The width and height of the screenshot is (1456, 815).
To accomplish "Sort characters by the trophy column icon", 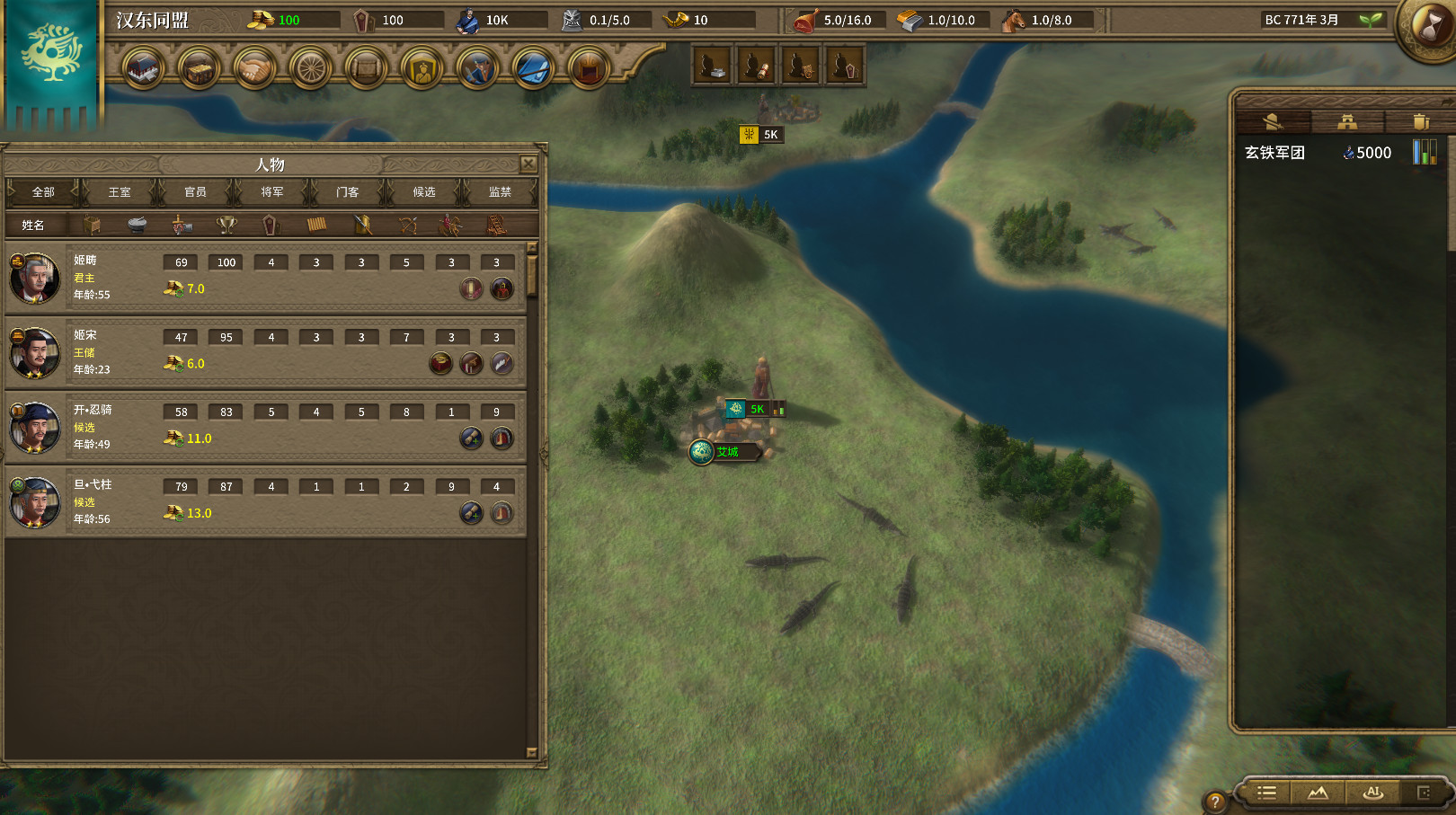I will coord(226,225).
